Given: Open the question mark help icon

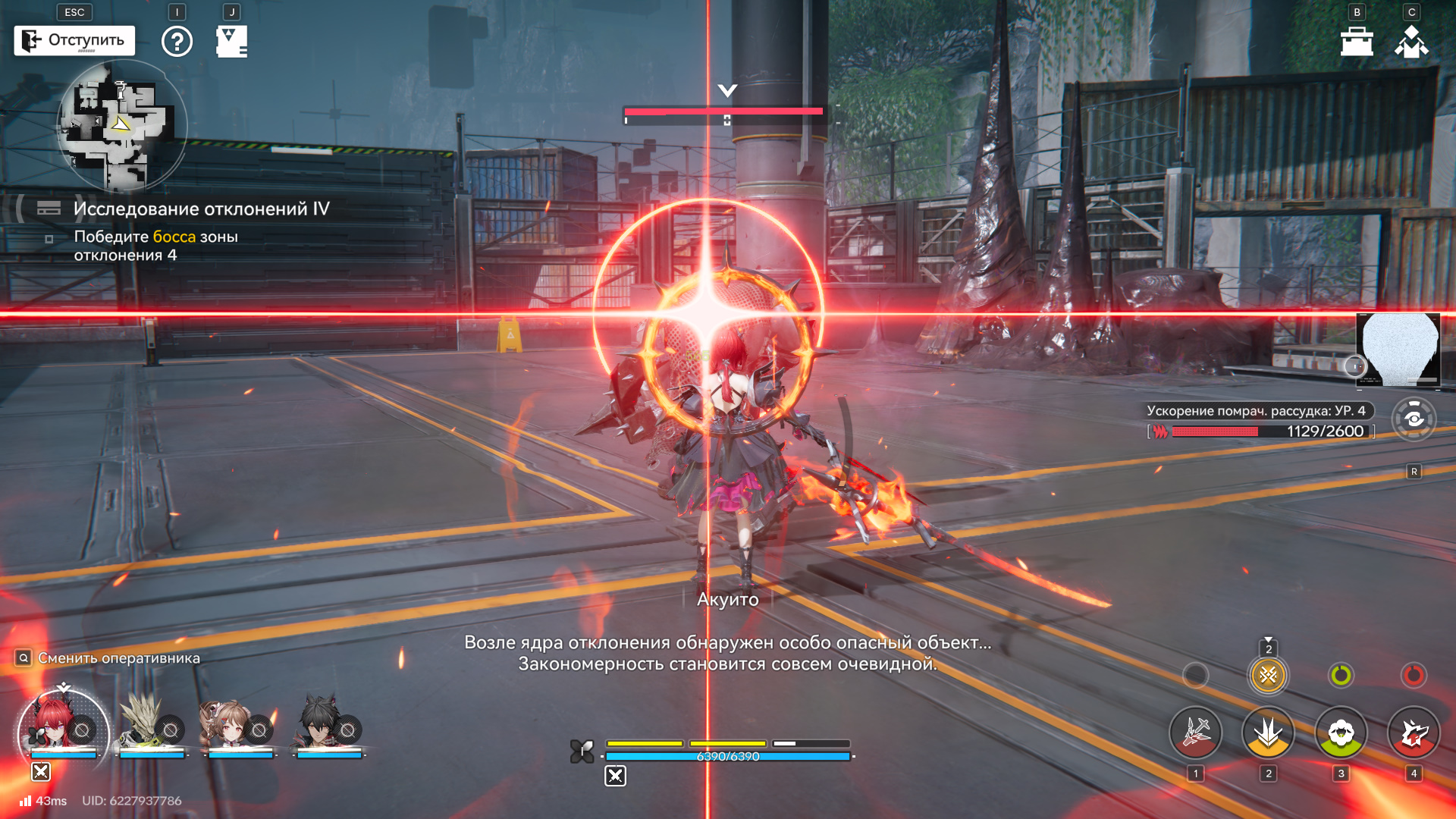Looking at the screenshot, I should (x=177, y=41).
